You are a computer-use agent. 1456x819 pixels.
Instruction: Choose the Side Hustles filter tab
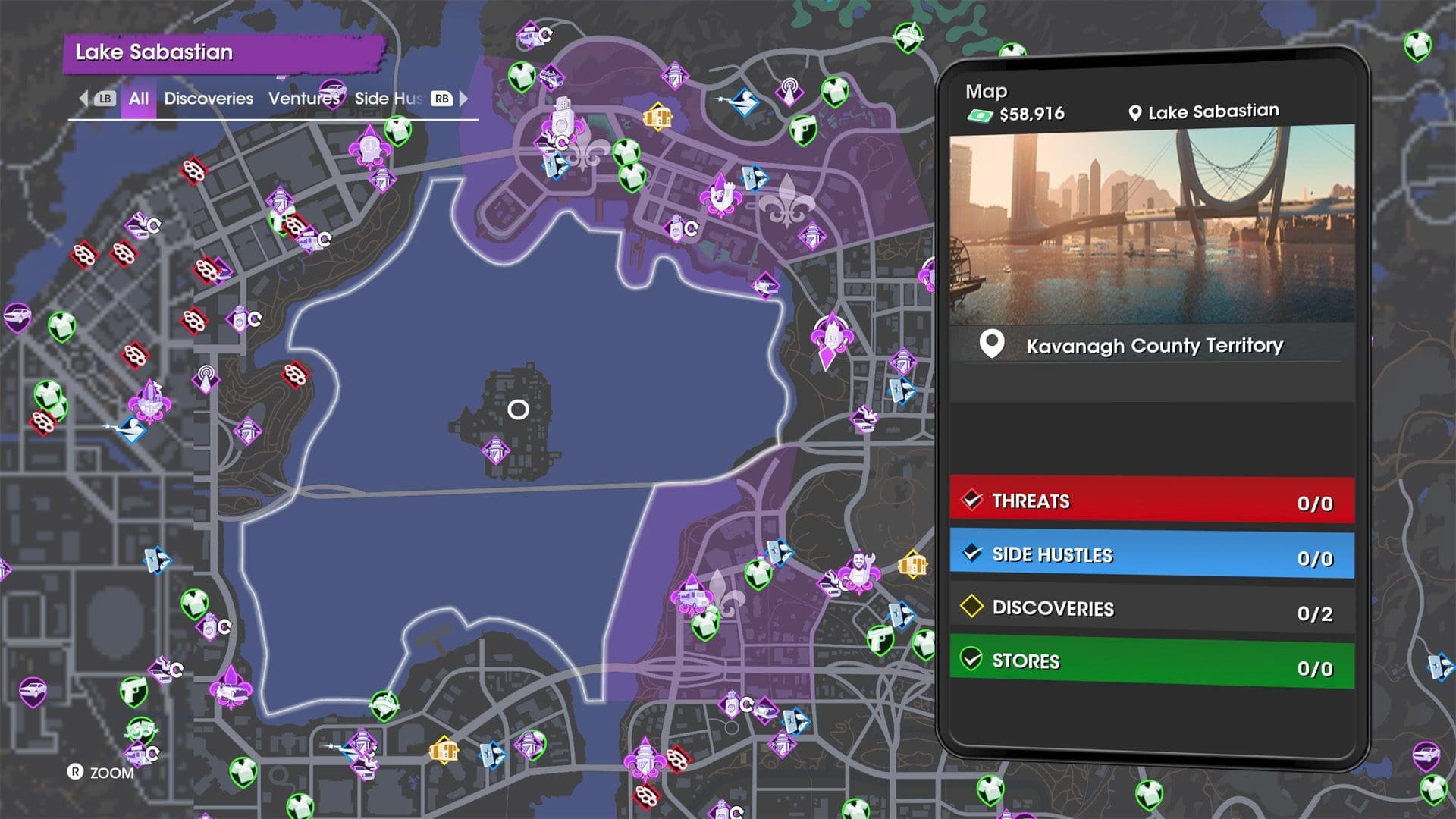388,99
